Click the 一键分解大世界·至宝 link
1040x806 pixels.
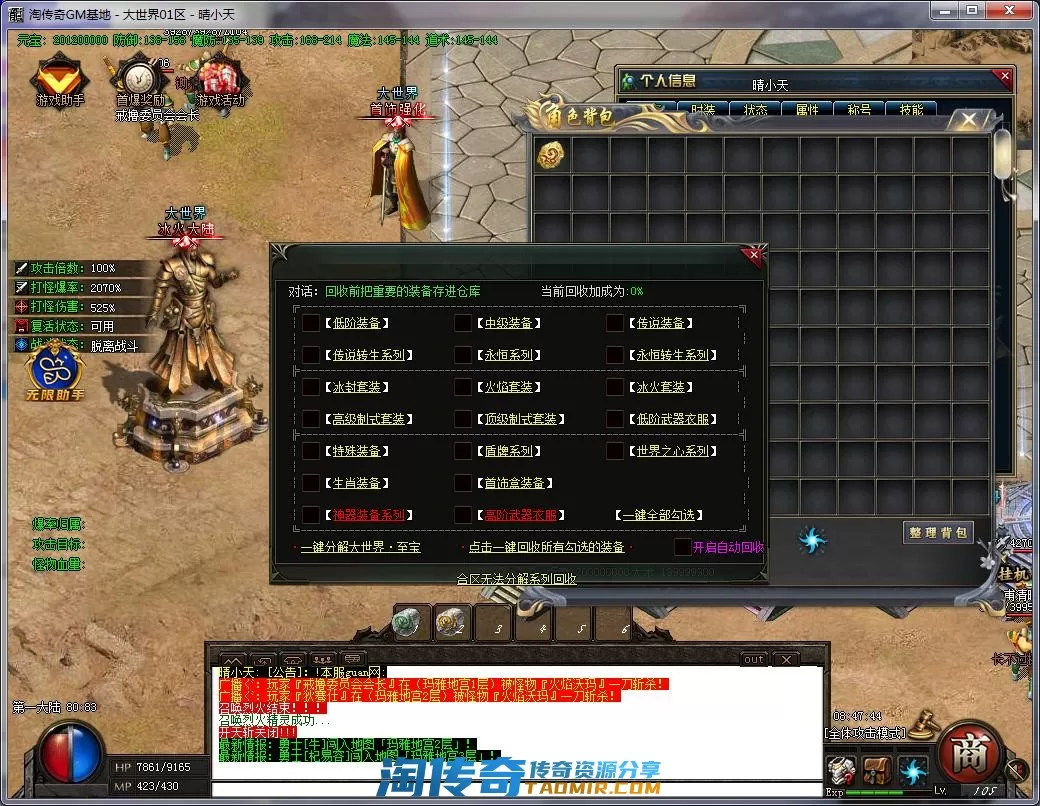coord(360,547)
